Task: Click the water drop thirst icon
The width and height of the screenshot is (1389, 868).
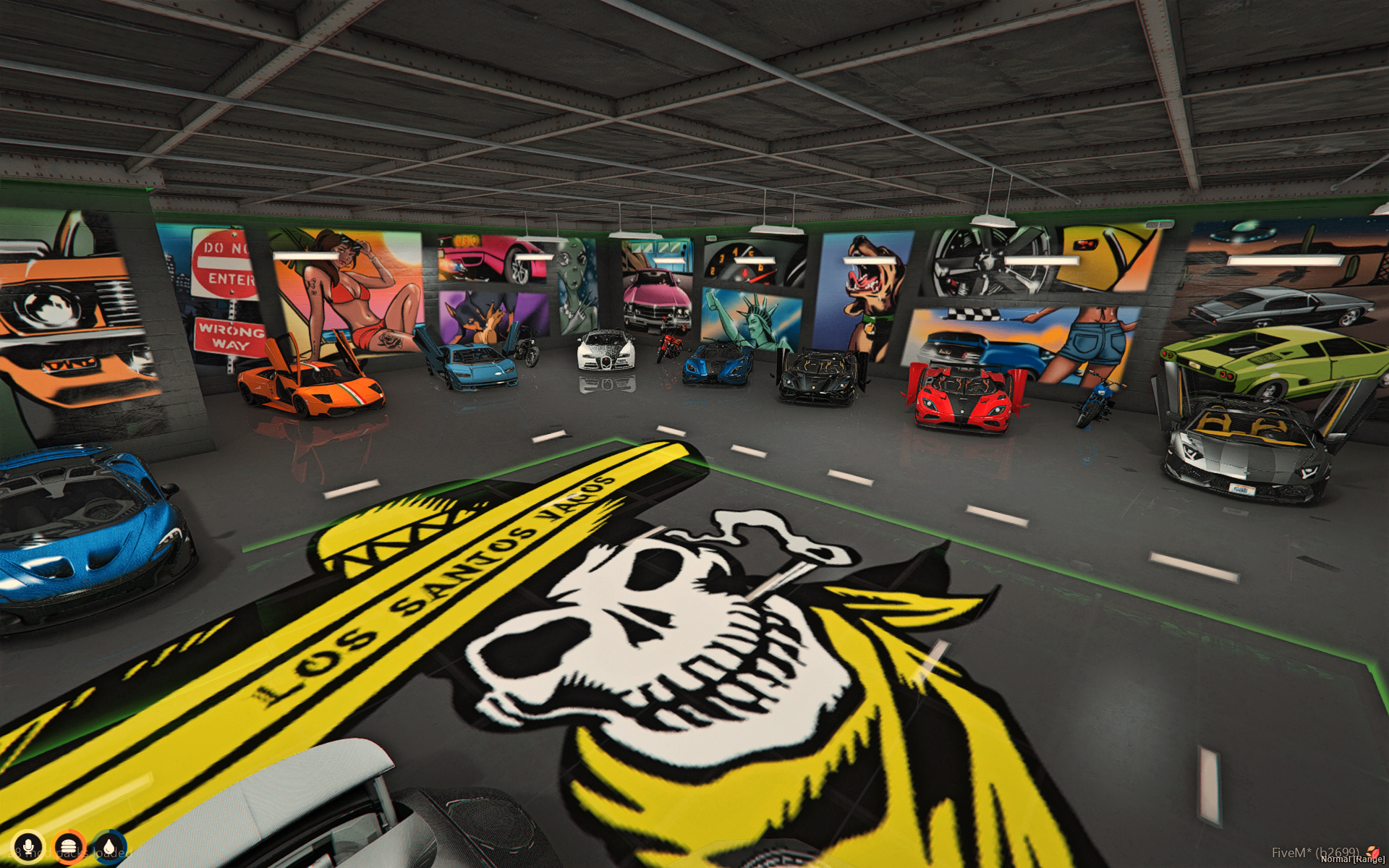Action: click(x=109, y=846)
